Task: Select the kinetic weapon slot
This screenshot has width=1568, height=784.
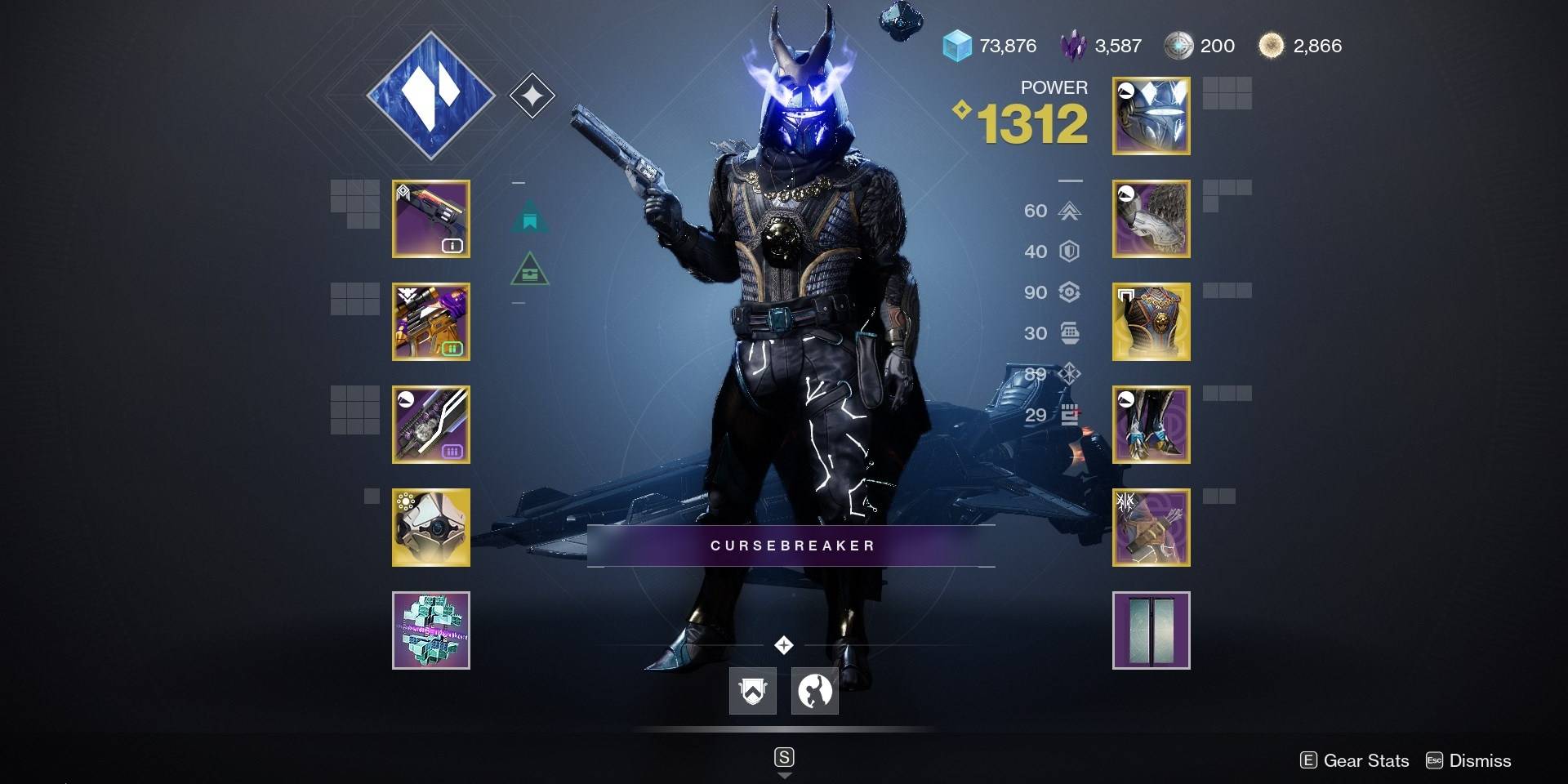Action: tap(430, 219)
